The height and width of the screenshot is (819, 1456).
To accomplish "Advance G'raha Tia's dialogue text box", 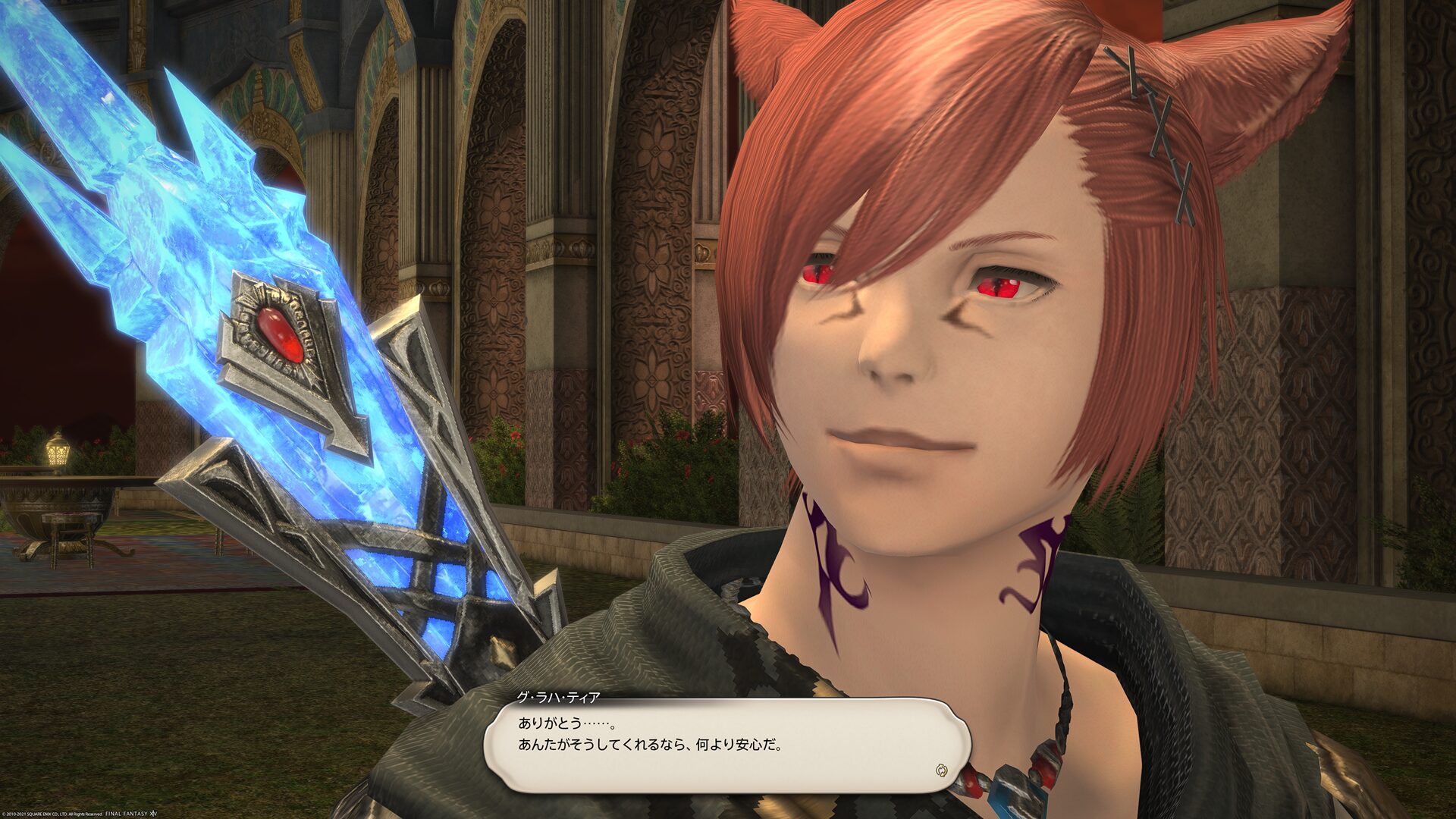I will [726, 745].
